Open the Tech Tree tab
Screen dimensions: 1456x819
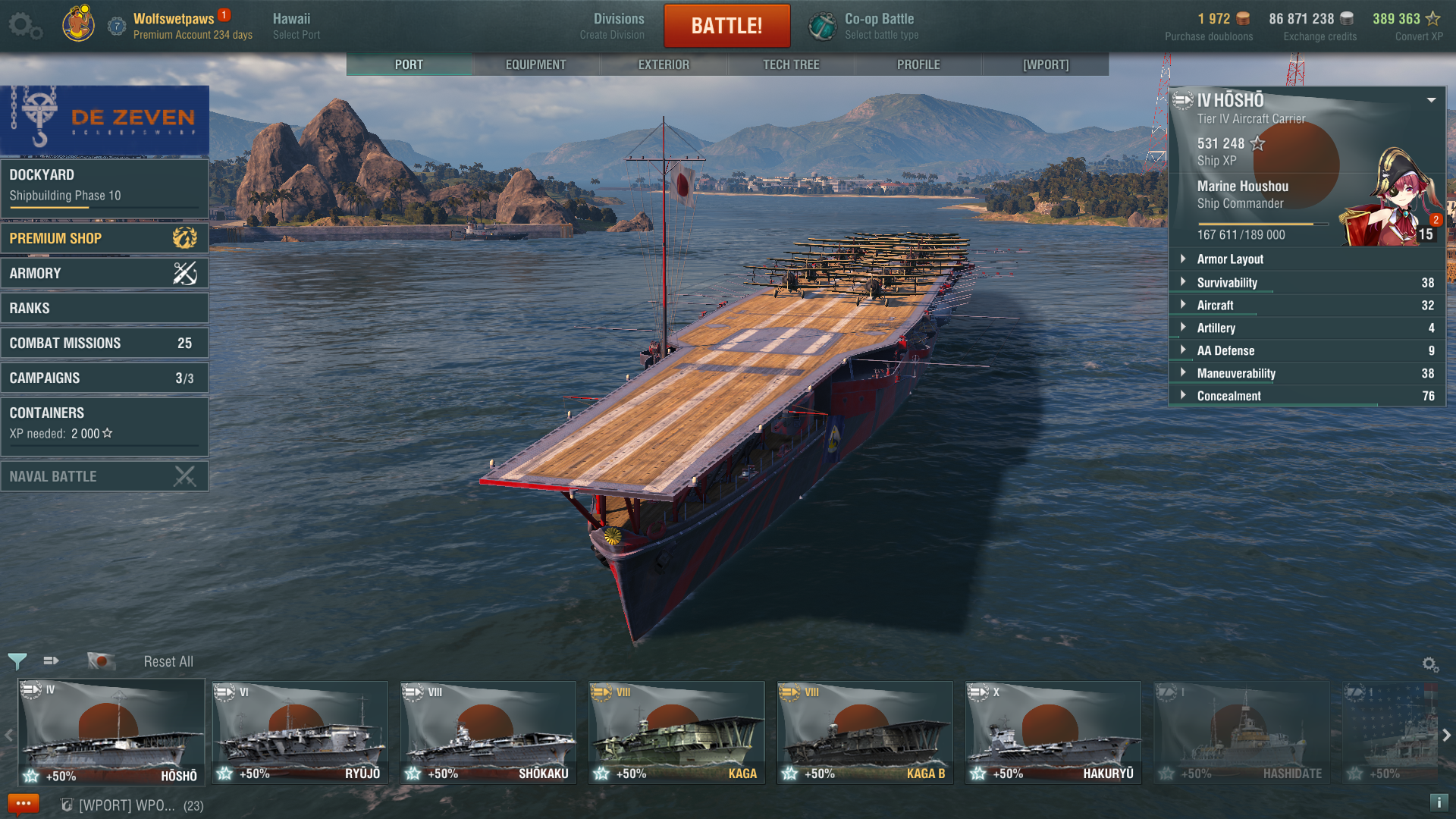(791, 64)
